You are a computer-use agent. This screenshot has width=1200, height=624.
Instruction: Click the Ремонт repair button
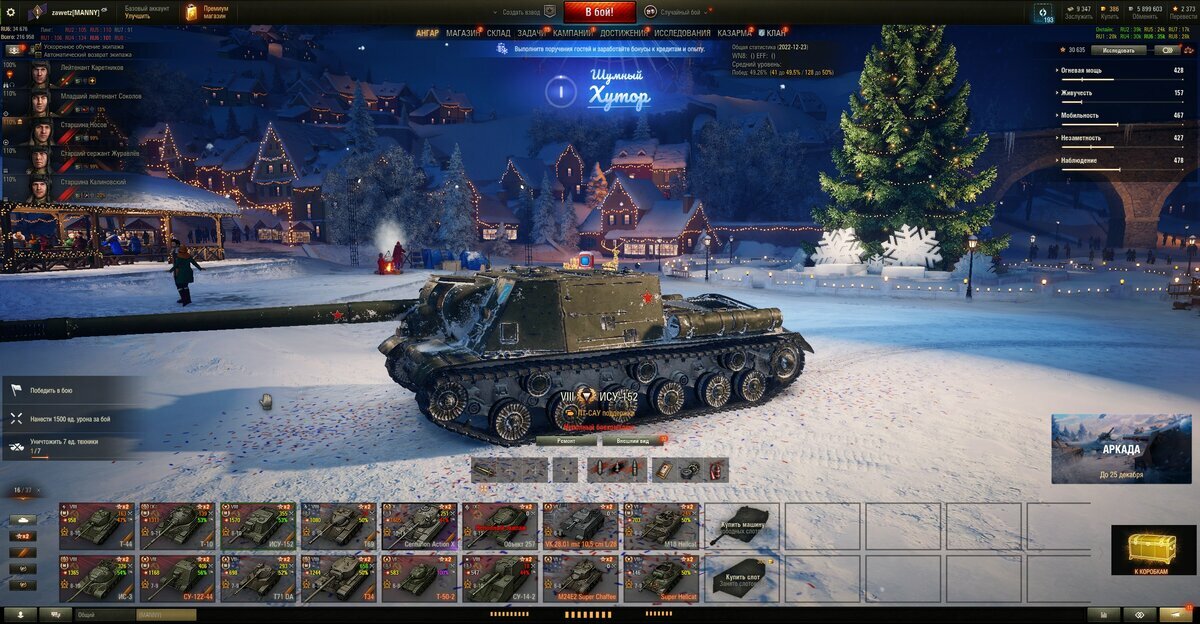(x=566, y=440)
